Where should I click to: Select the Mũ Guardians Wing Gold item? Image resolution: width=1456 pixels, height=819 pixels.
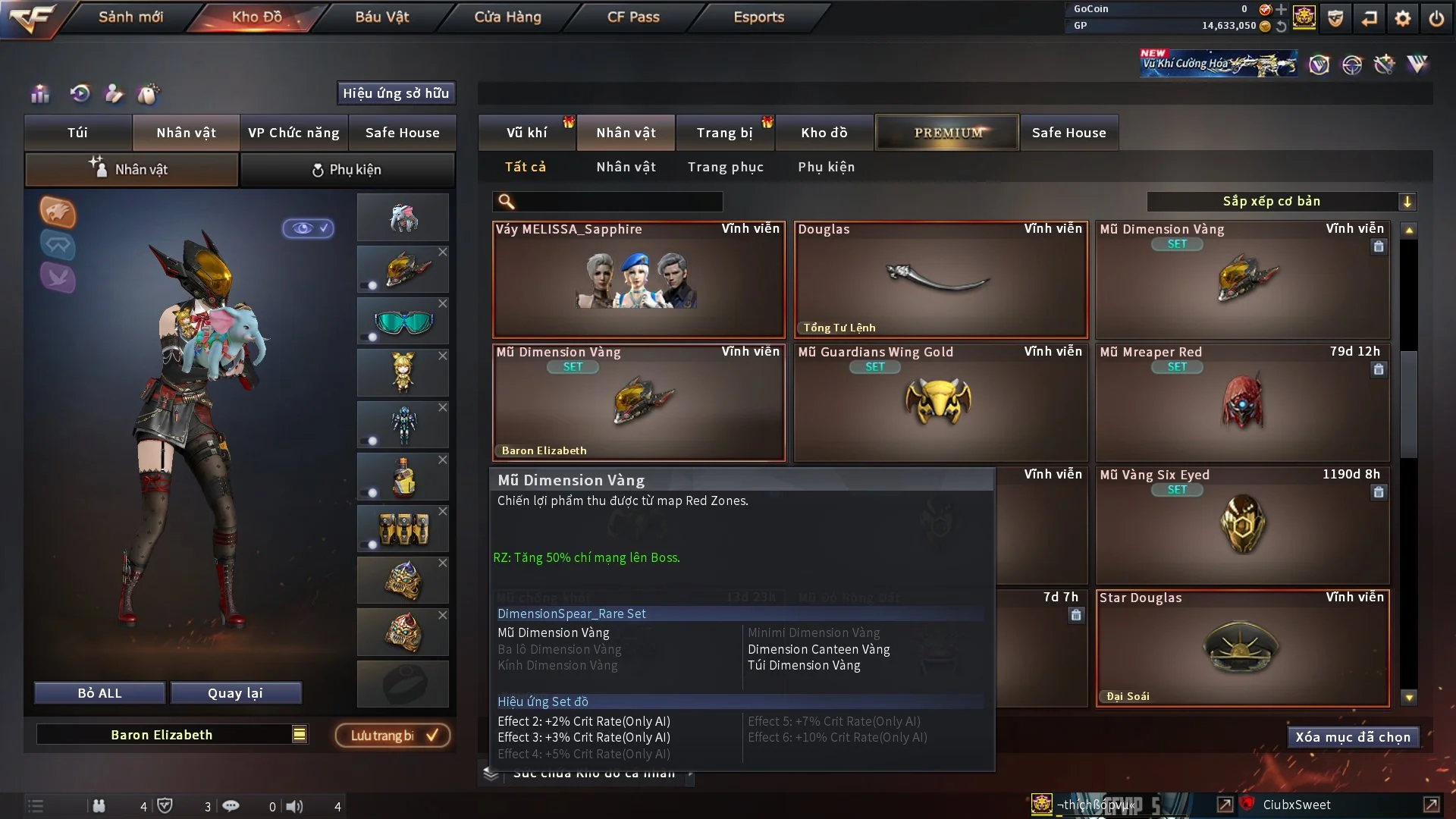[x=940, y=403]
